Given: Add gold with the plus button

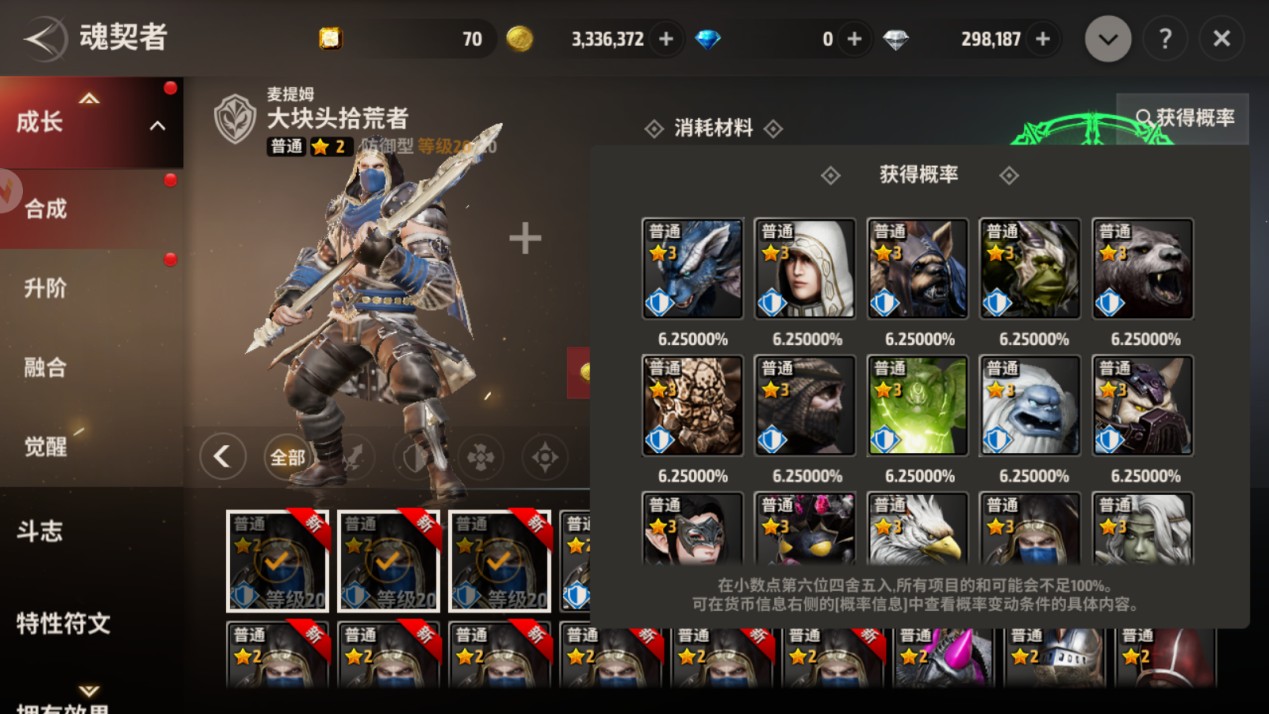Looking at the screenshot, I should pyautogui.click(x=666, y=39).
